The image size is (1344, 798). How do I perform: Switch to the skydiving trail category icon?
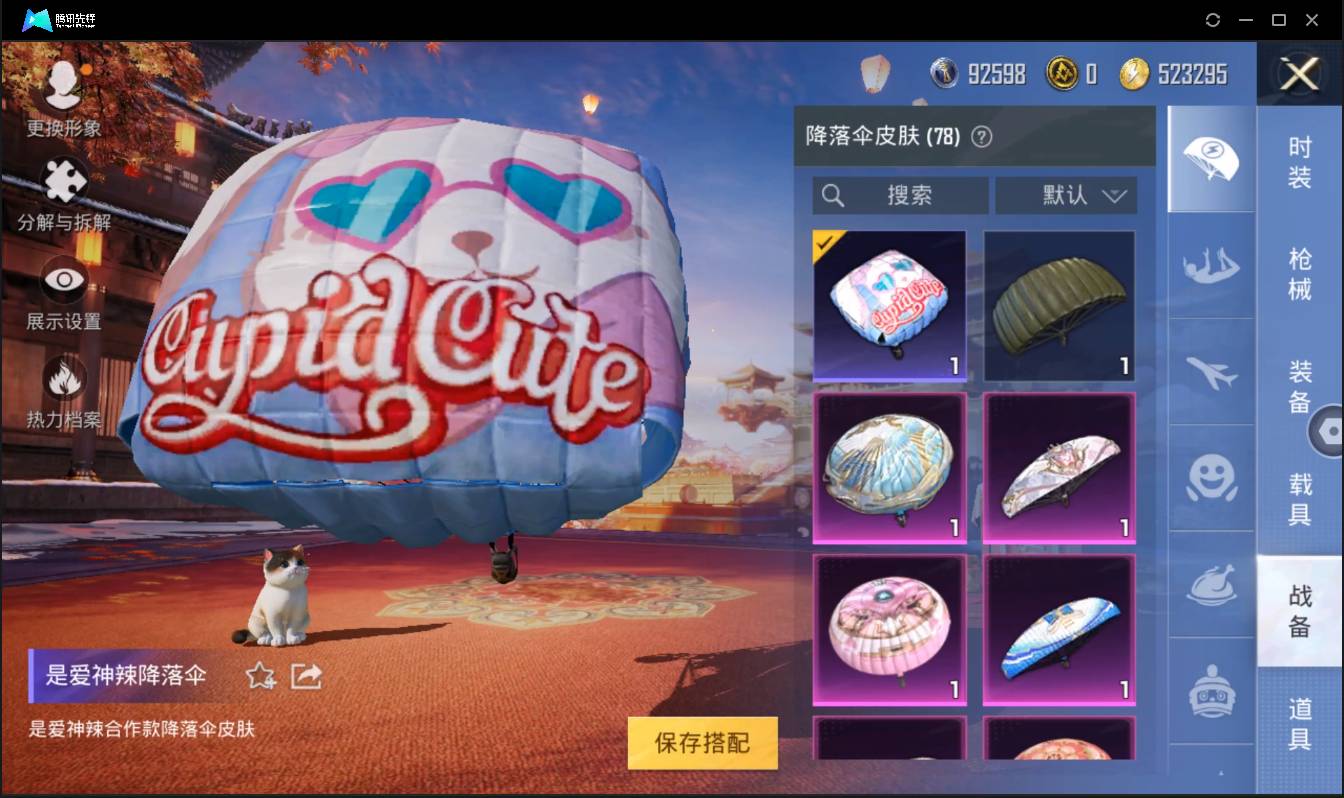tap(1210, 267)
